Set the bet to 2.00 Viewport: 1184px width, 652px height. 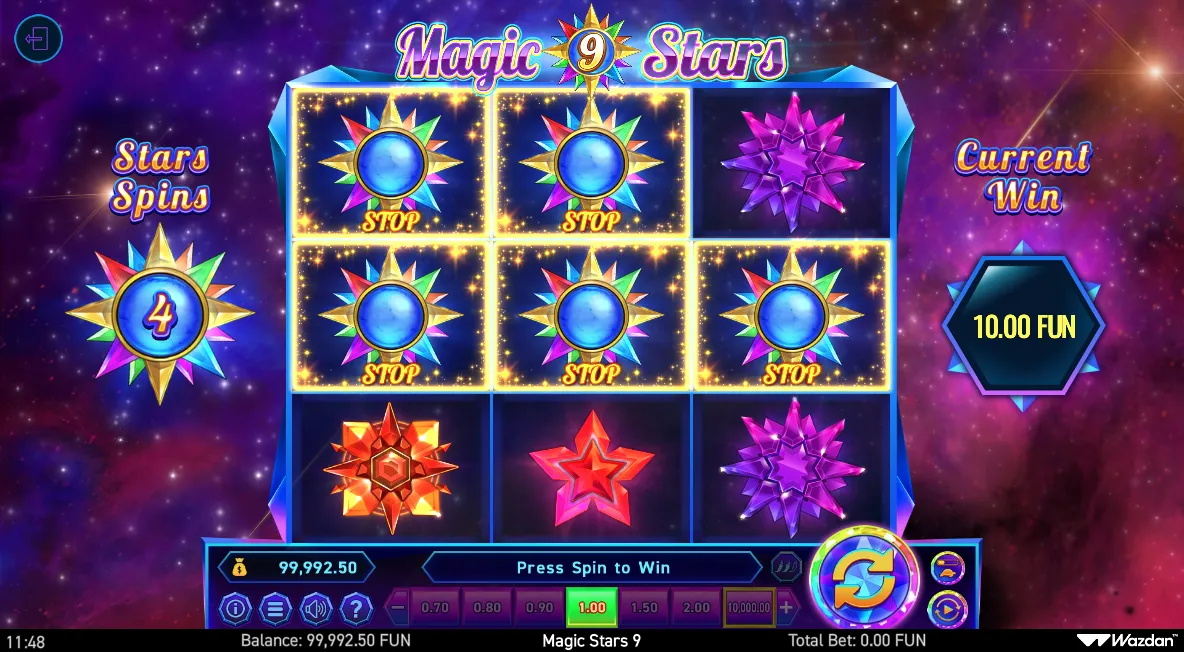(696, 607)
